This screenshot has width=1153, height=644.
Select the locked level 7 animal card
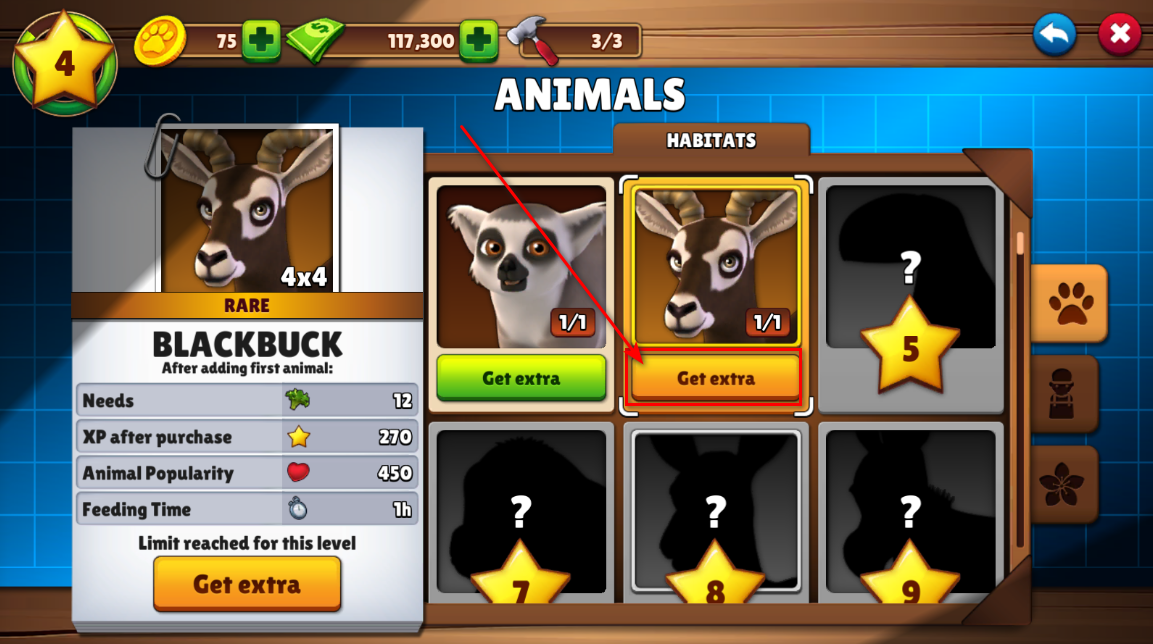[520, 515]
